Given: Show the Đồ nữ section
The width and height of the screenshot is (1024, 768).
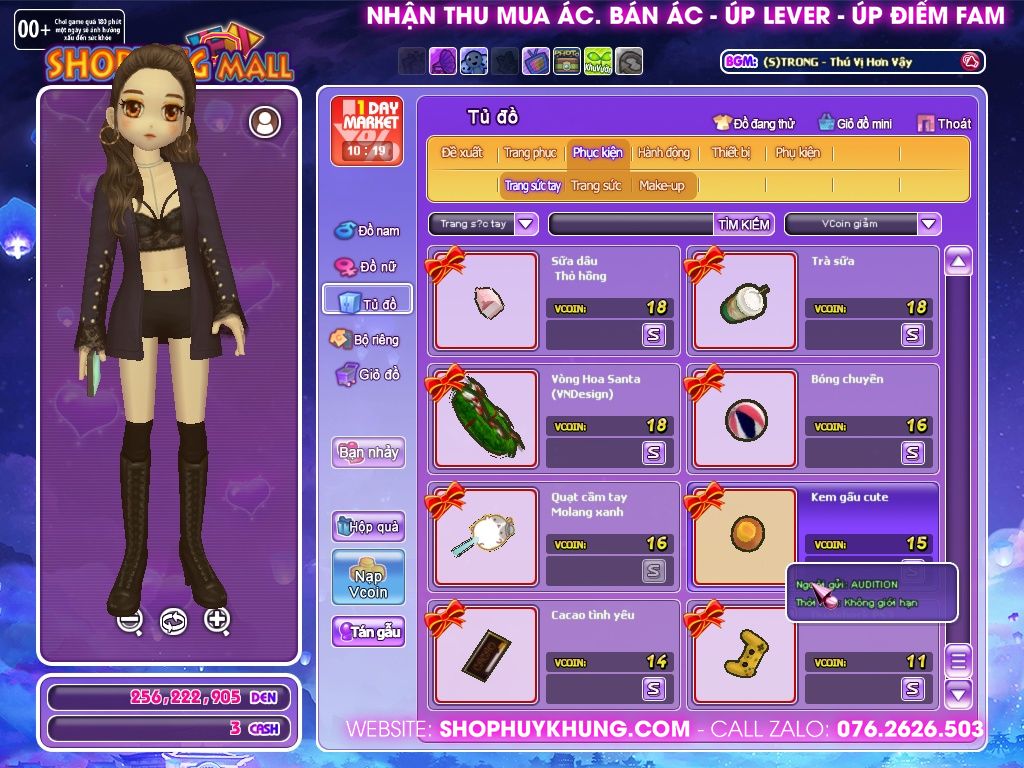Looking at the screenshot, I should click(x=367, y=267).
